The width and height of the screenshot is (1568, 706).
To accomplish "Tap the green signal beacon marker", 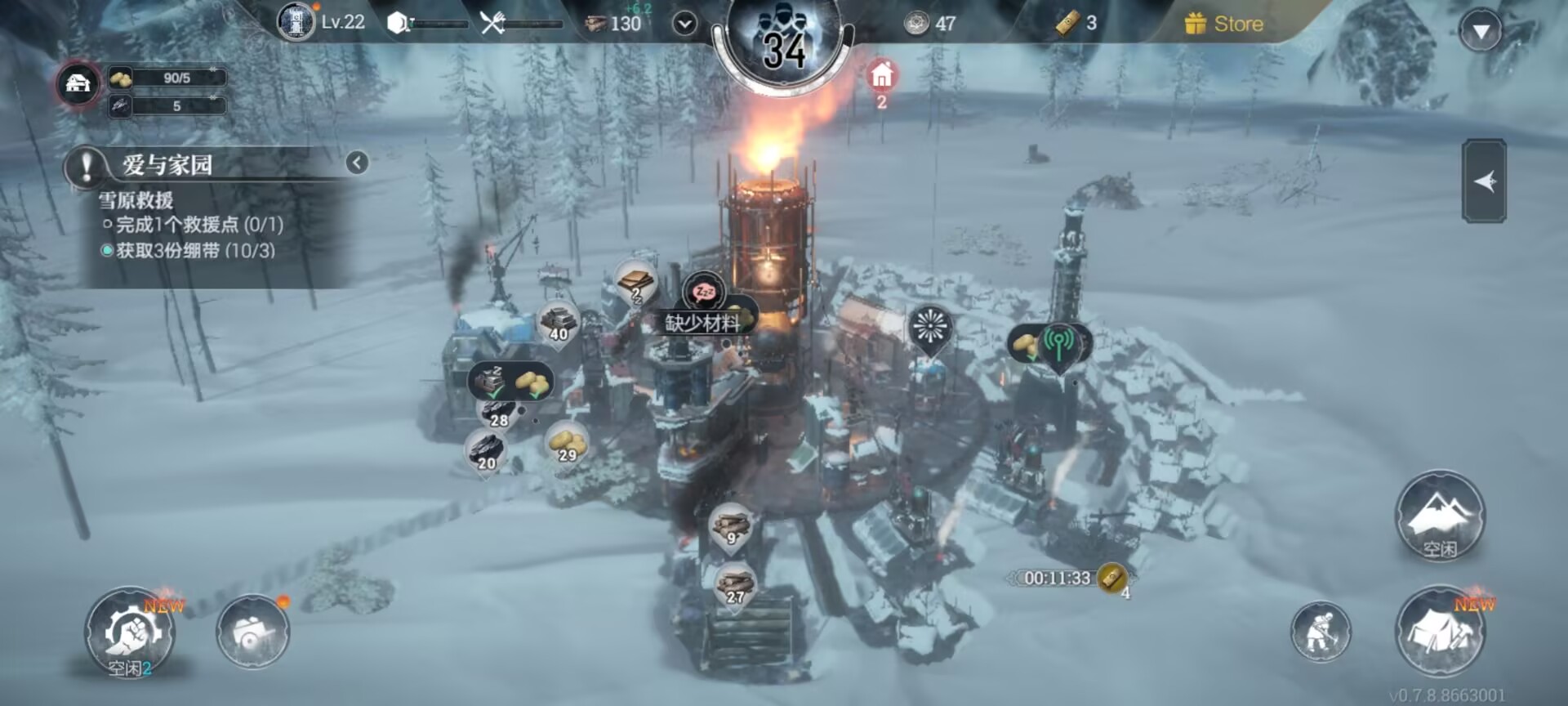I will coord(1058,343).
